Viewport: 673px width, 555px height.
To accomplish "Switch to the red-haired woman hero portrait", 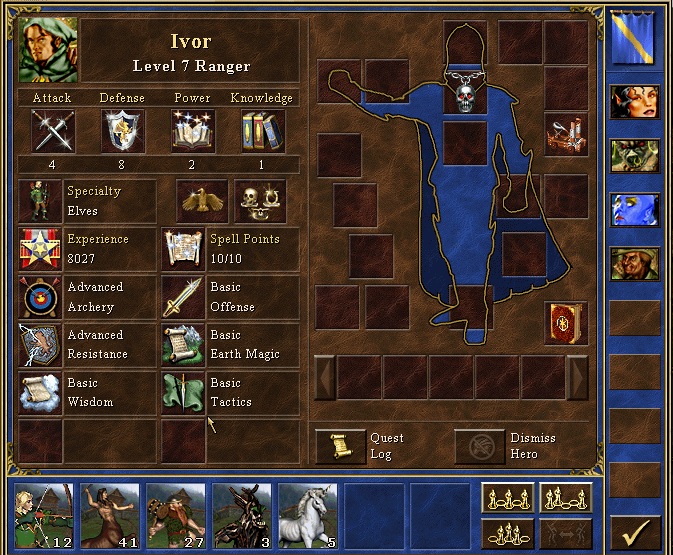I will coord(635,102).
